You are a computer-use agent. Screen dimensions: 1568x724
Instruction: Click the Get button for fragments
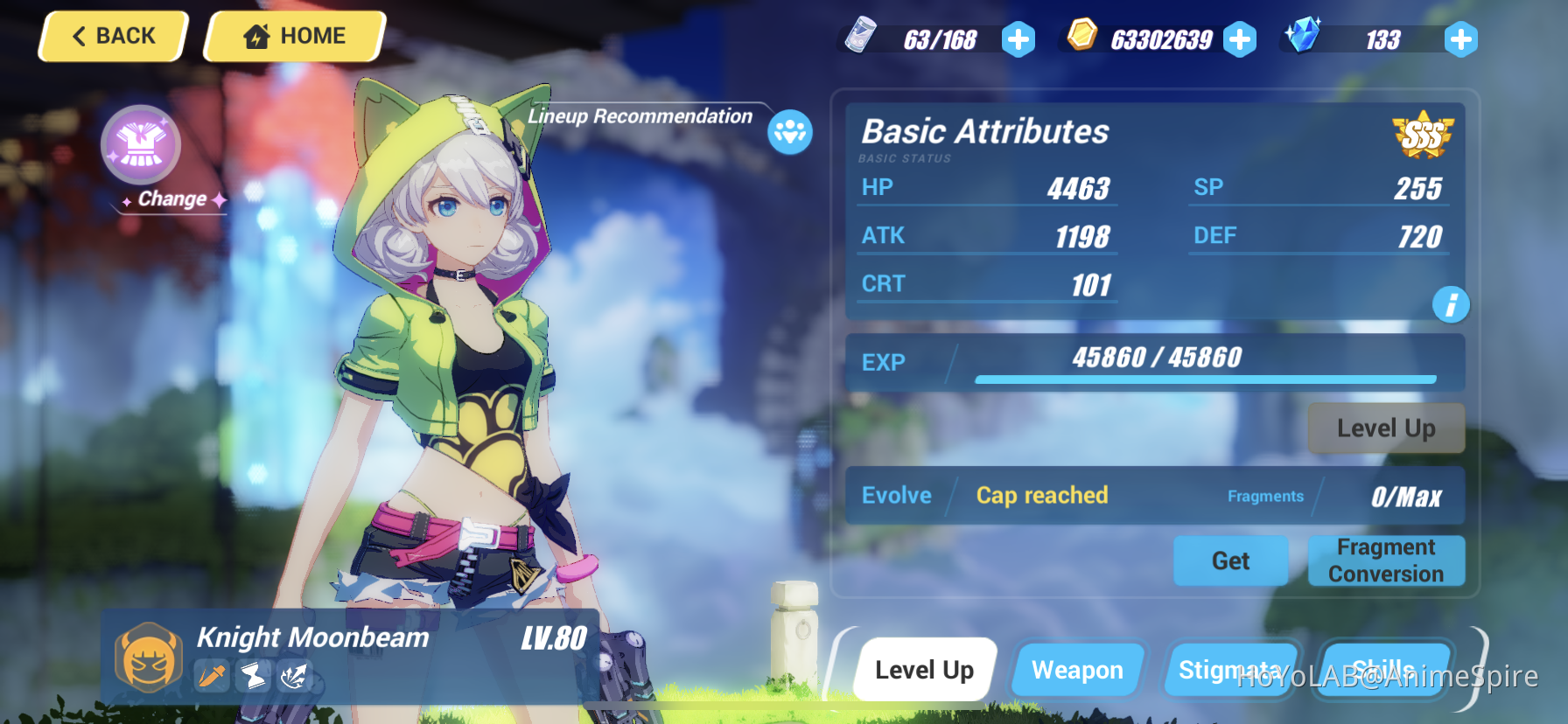1230,560
